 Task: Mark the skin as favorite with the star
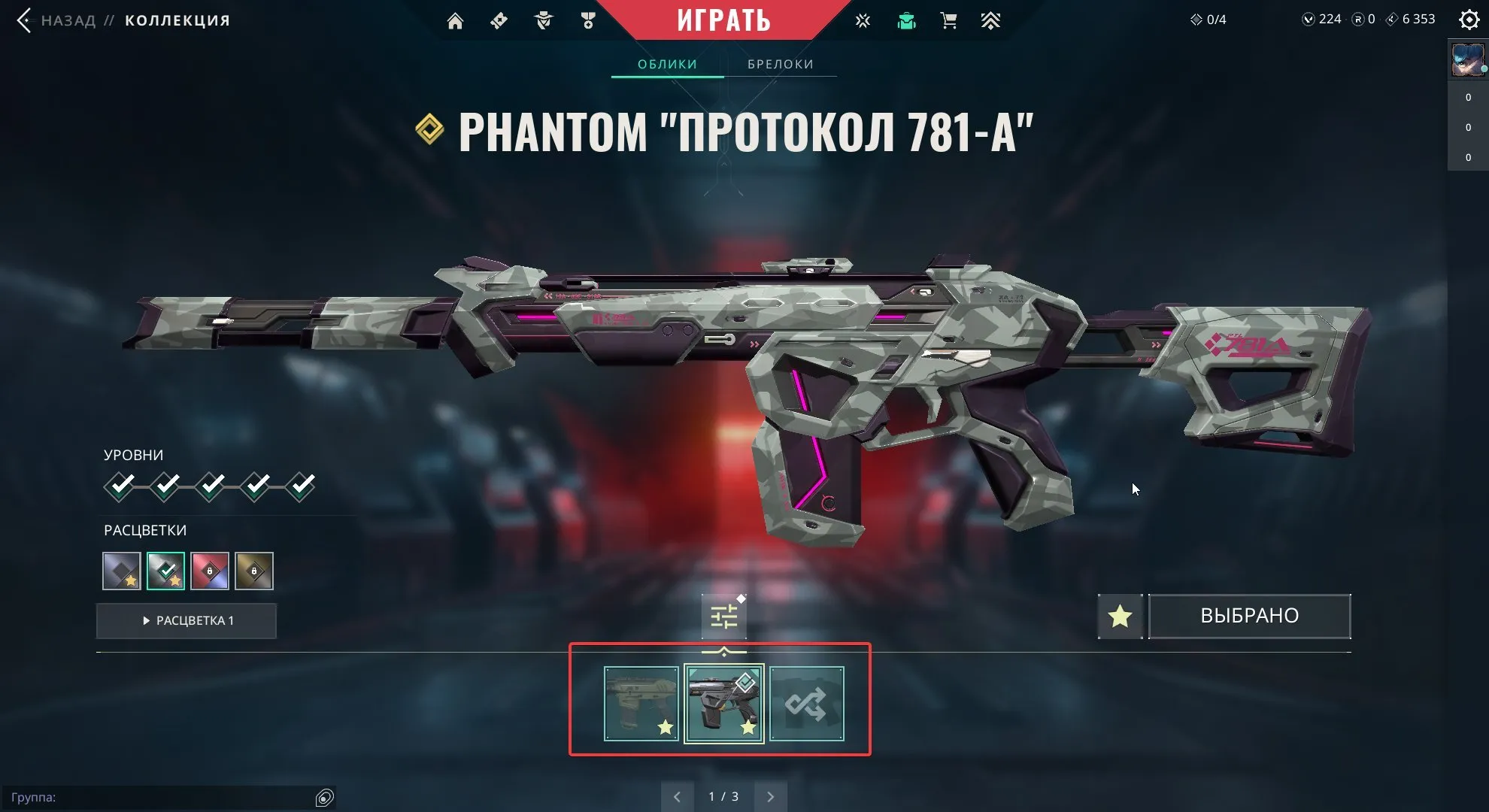[x=1120, y=617]
